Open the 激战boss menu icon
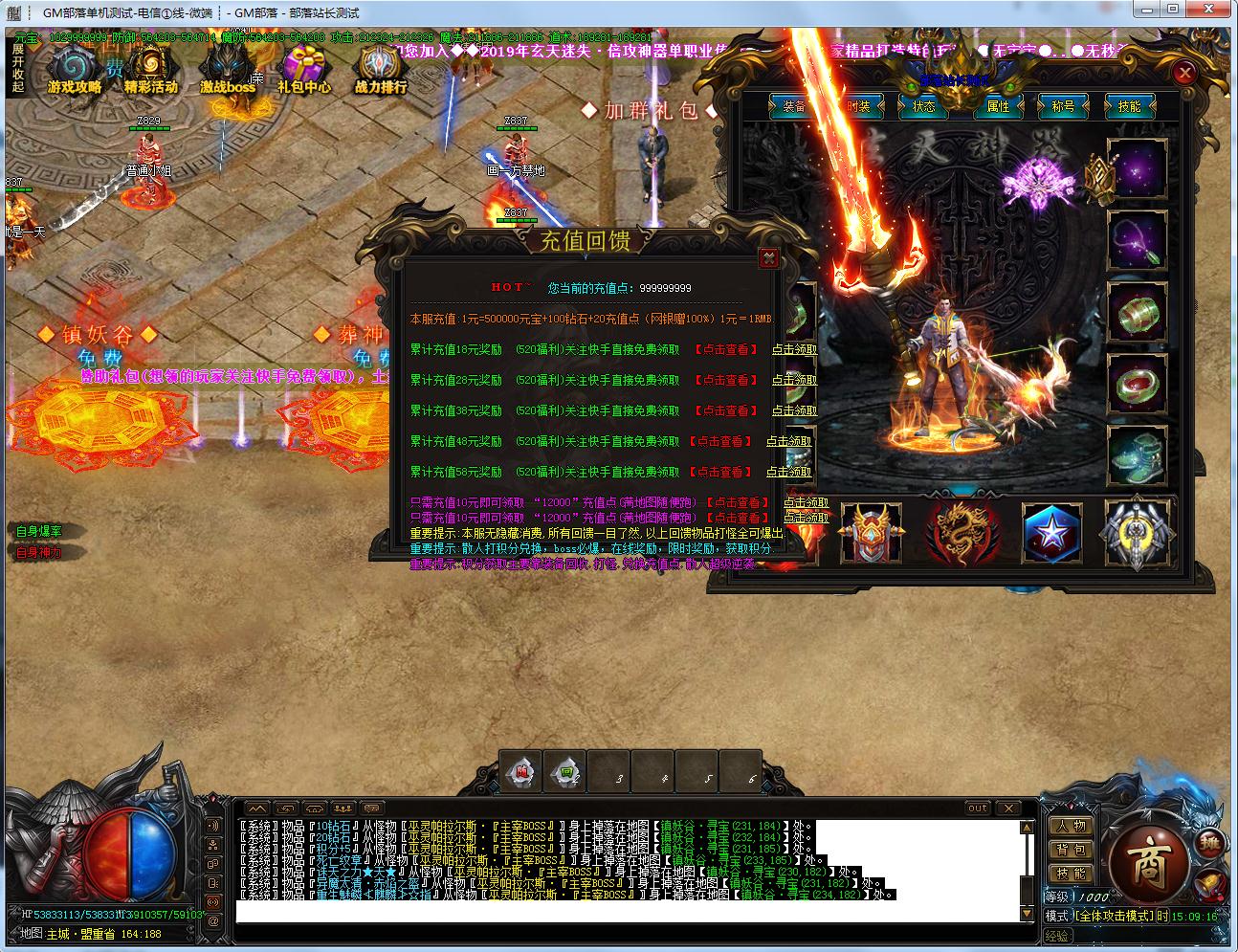The height and width of the screenshot is (952, 1238). [x=228, y=70]
